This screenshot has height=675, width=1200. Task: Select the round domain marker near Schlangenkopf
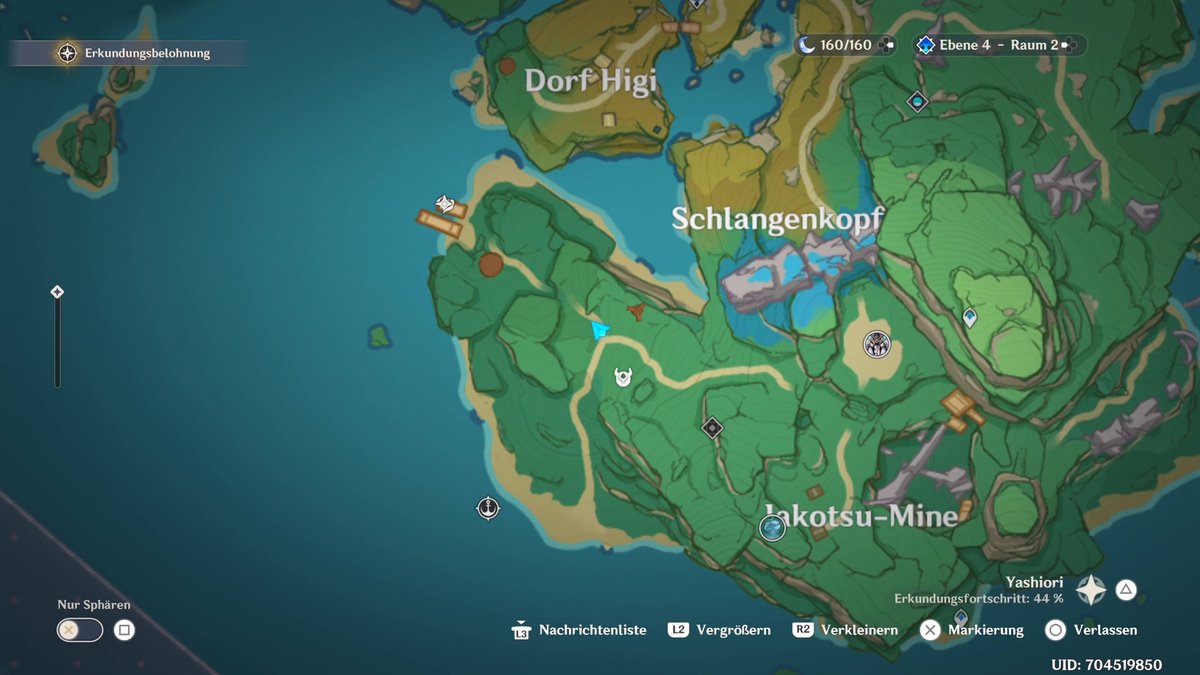coord(877,344)
